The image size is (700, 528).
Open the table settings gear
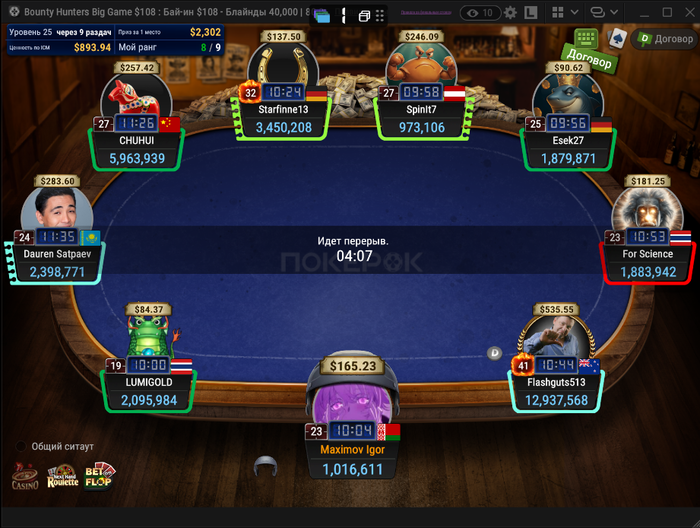[510, 13]
